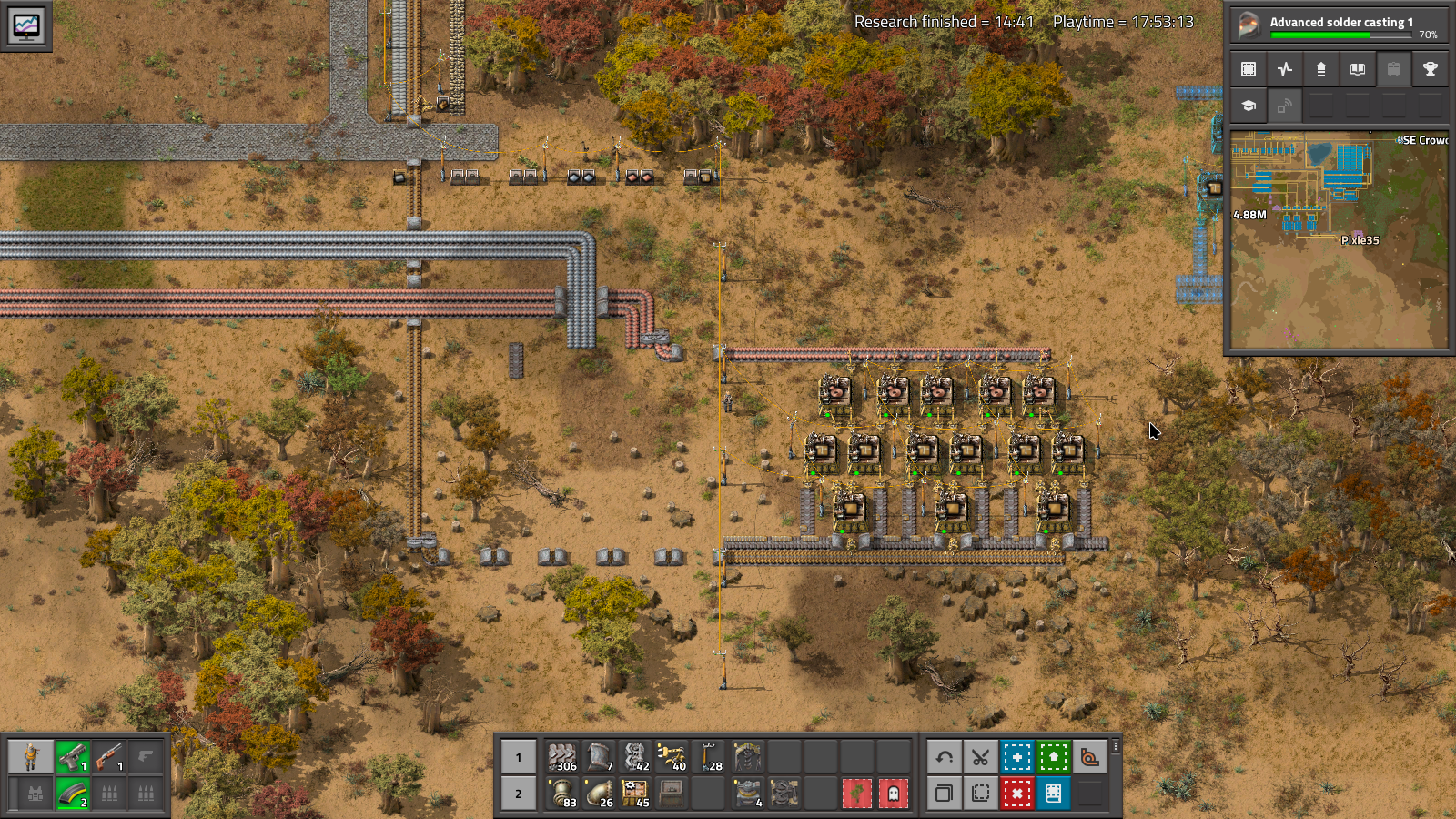Viewport: 1456px width, 819px height.
Task: Select the scissors cut tool
Action: click(x=980, y=757)
